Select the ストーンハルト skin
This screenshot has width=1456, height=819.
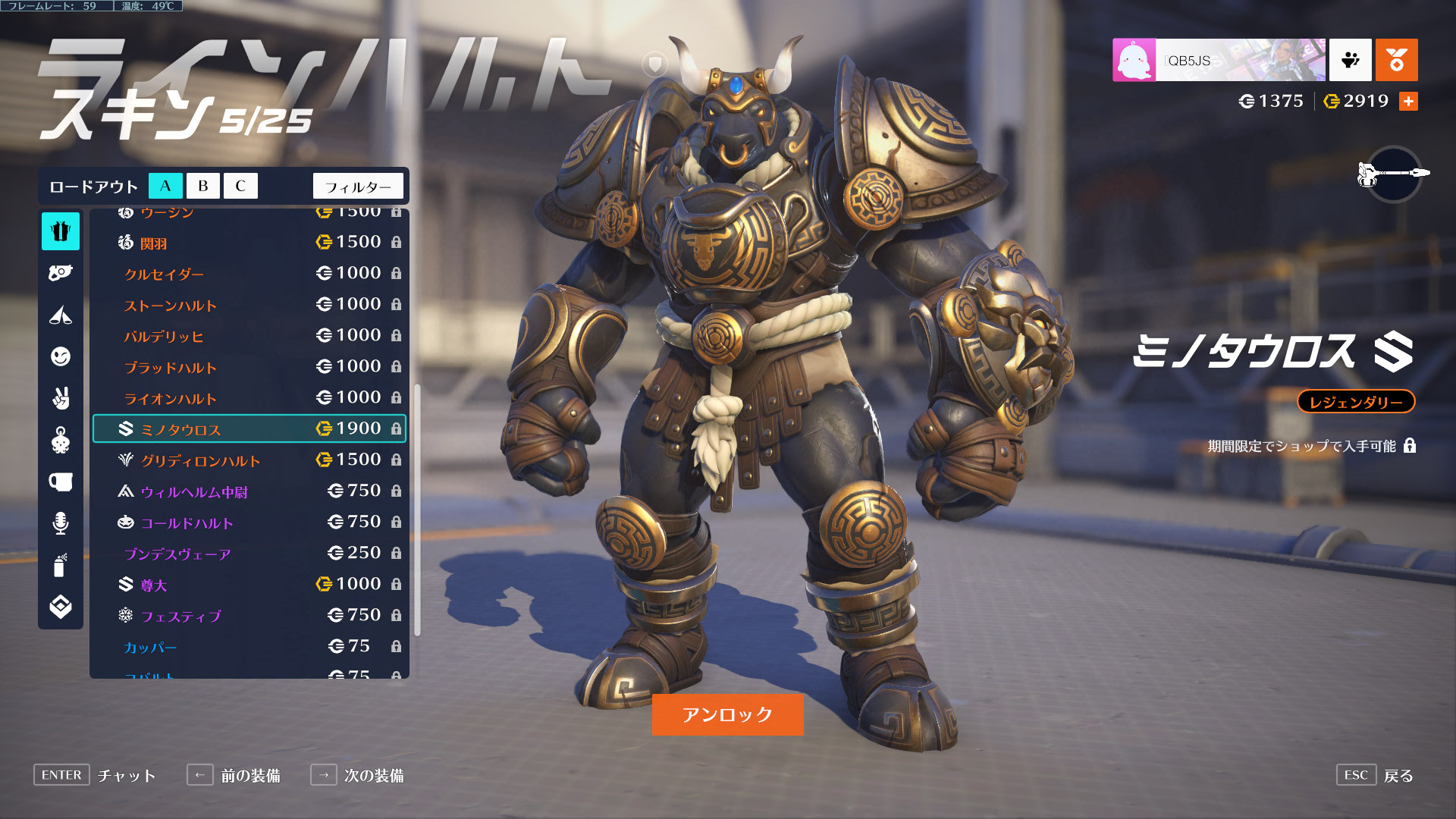249,305
